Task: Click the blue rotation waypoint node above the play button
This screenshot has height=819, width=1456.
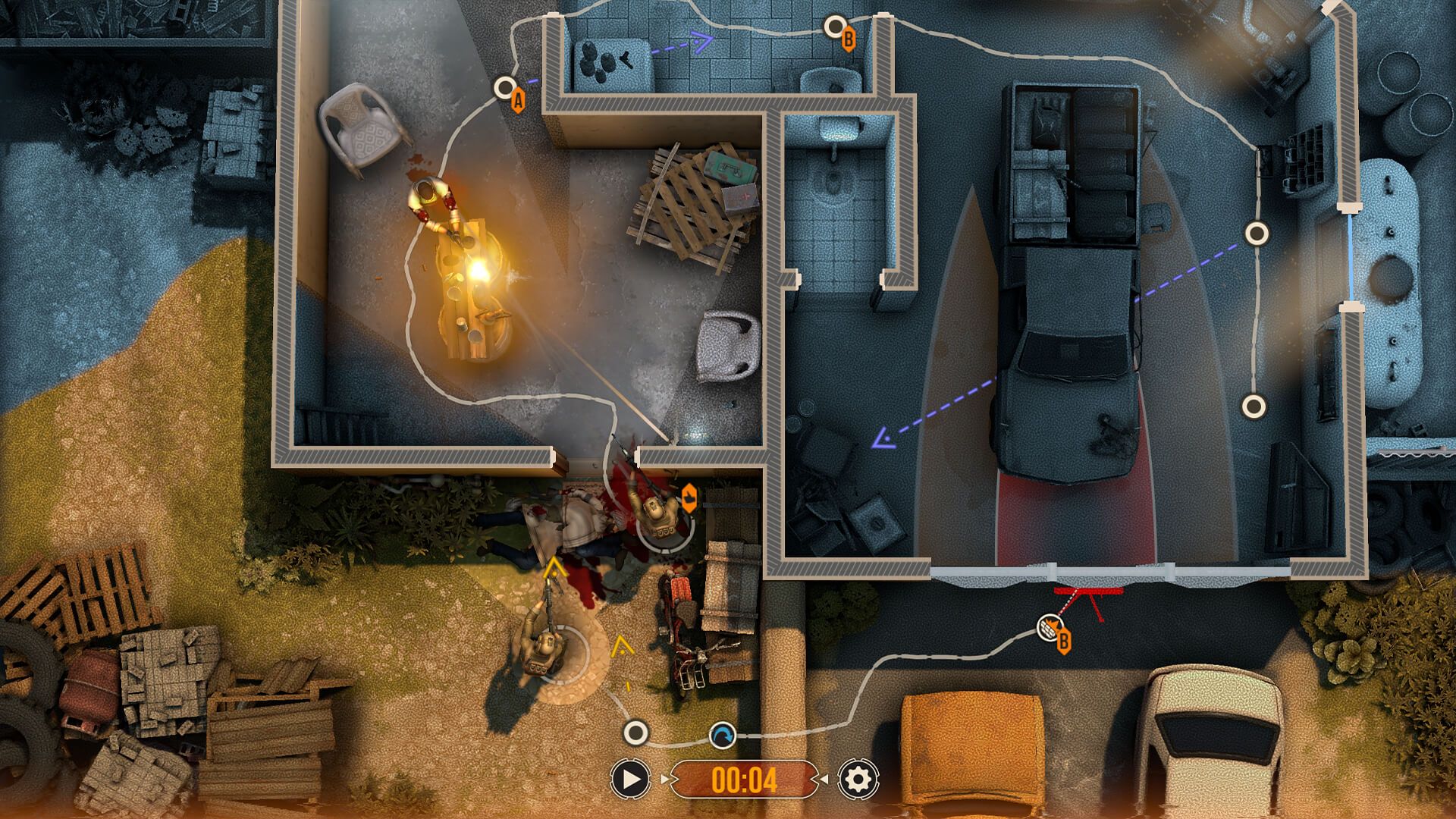Action: [723, 733]
